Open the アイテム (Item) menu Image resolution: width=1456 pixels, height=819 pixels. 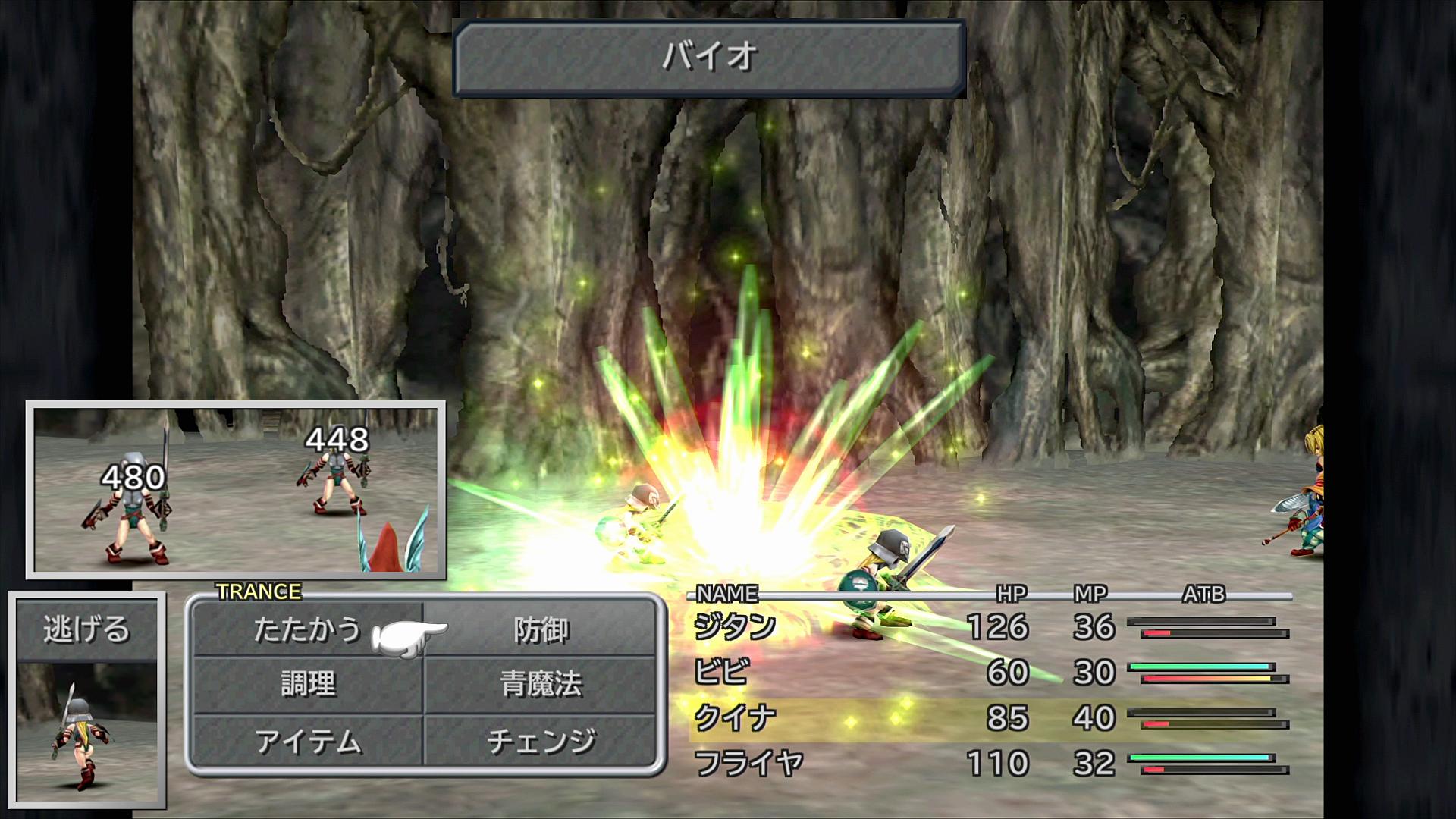[307, 742]
